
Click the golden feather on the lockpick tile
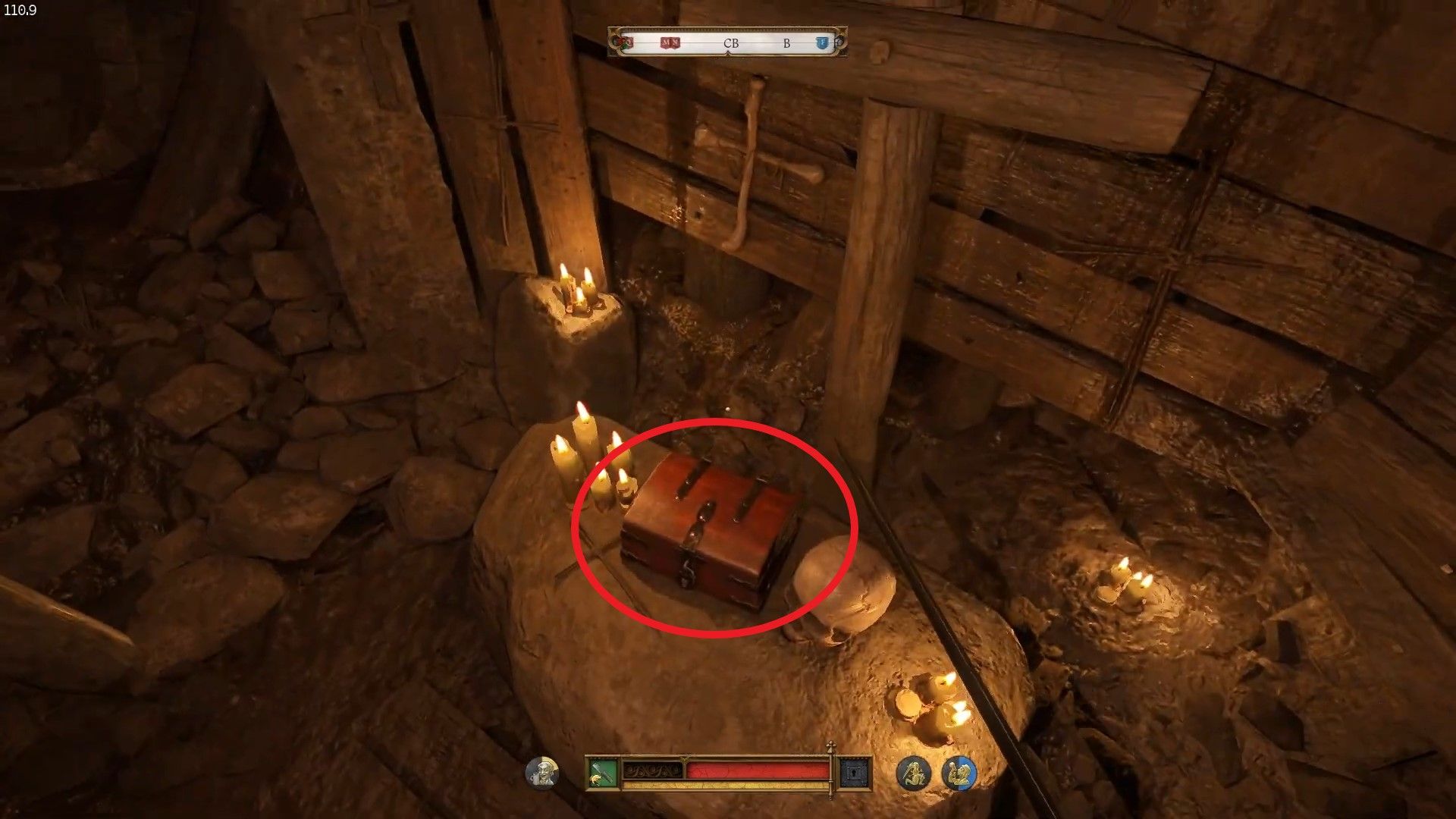point(596,780)
